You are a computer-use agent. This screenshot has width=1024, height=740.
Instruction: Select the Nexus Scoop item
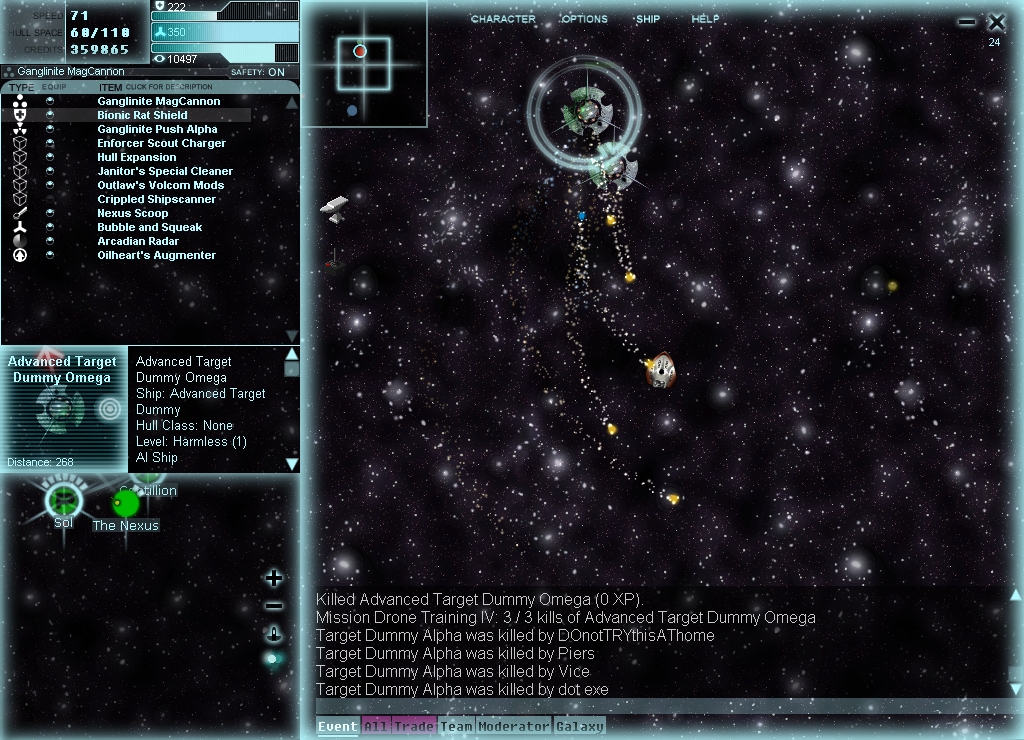[132, 213]
